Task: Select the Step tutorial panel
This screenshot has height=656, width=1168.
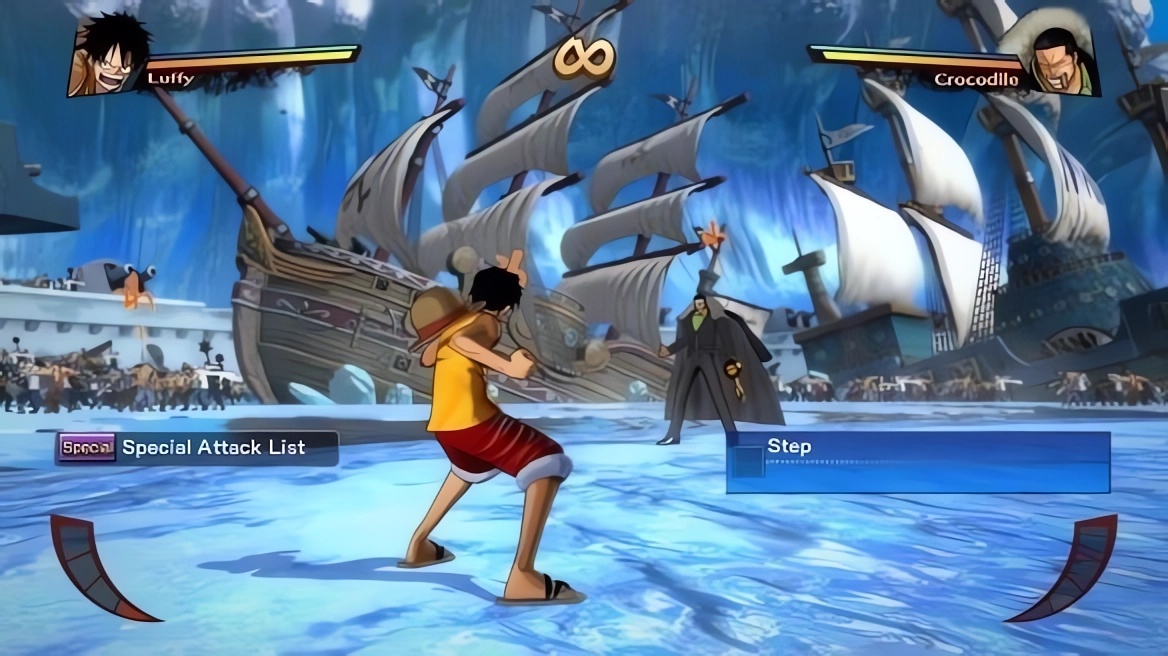Action: coord(917,462)
